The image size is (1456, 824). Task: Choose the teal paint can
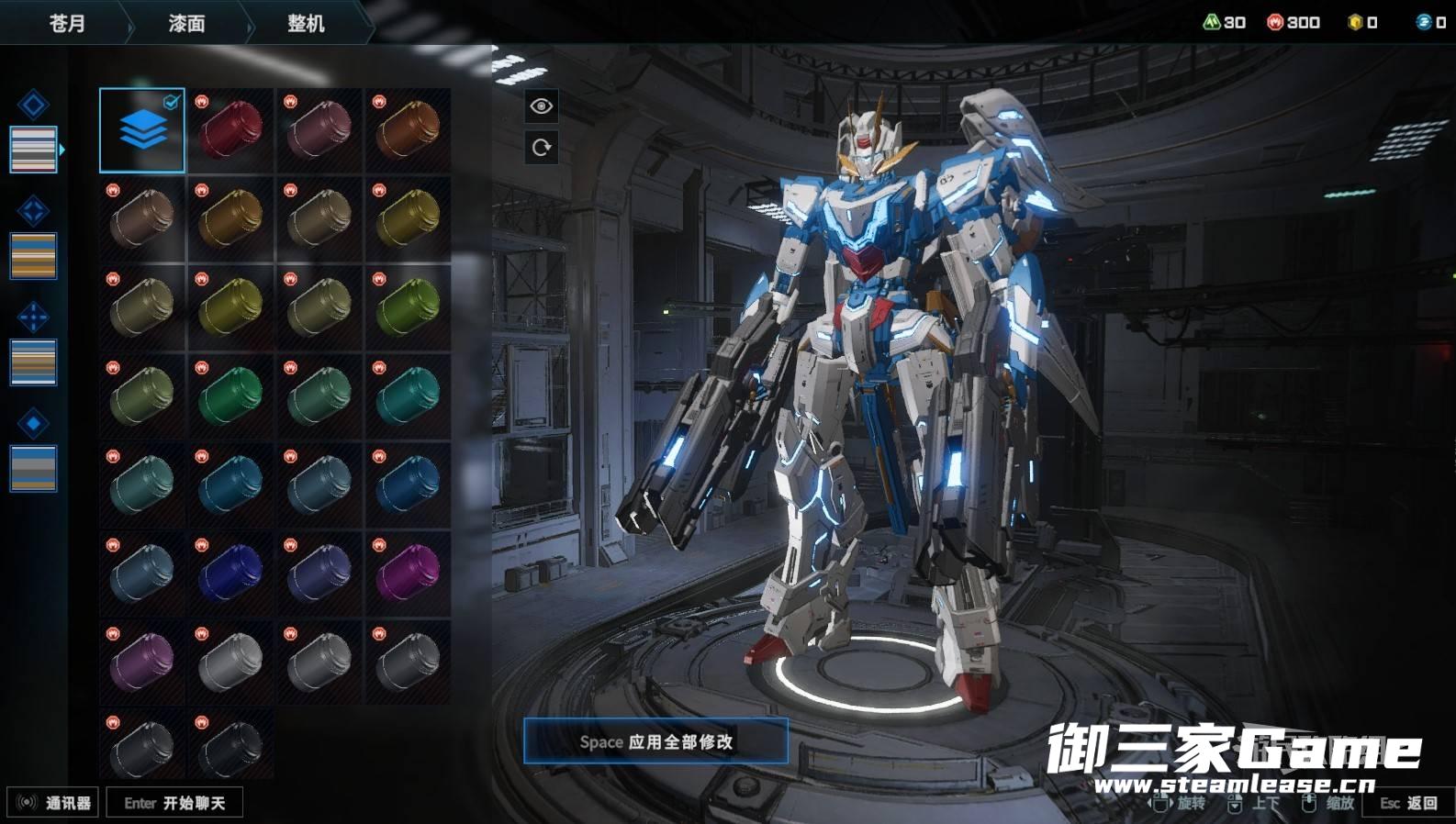[408, 396]
